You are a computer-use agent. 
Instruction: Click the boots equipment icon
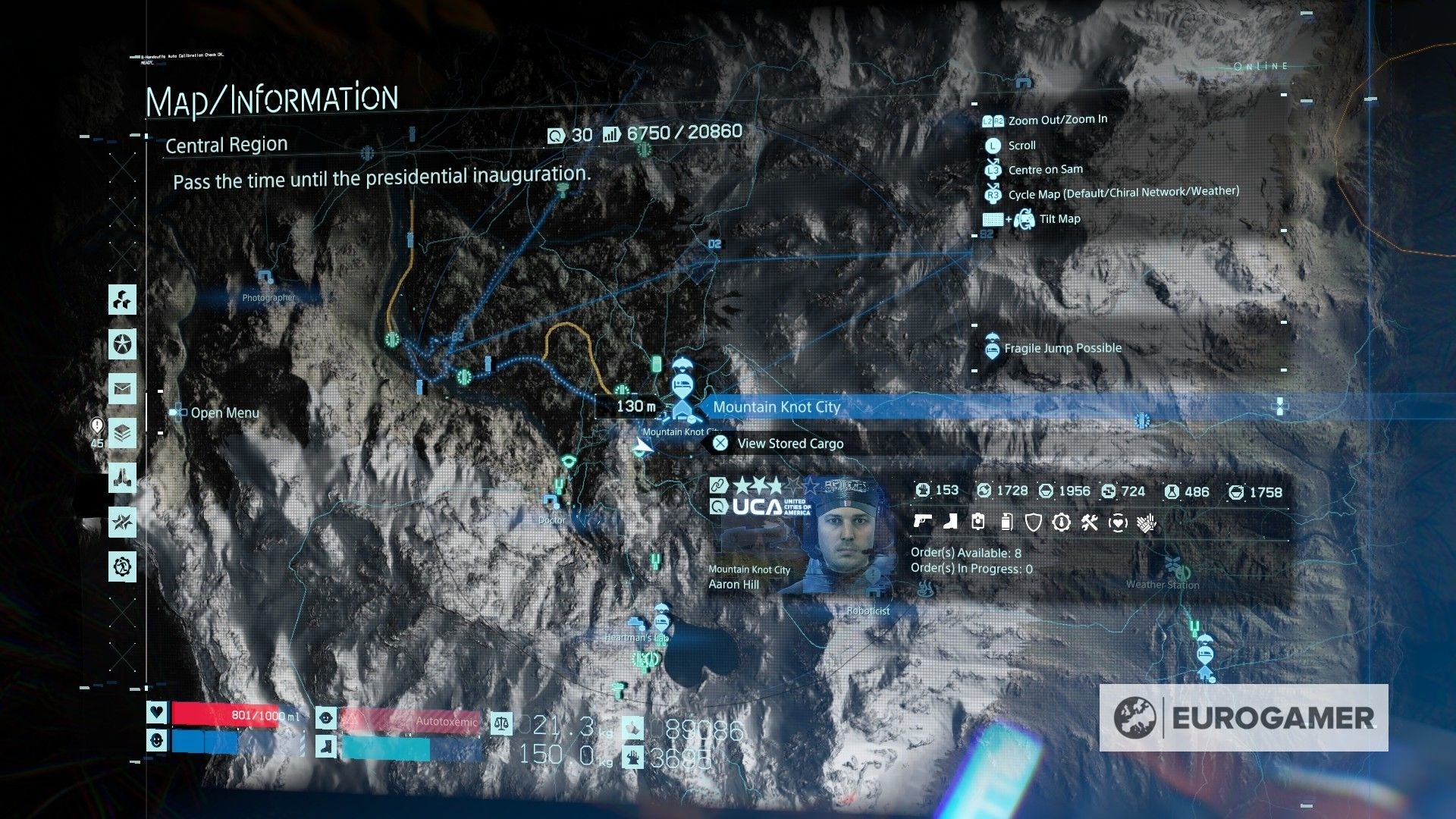click(950, 522)
